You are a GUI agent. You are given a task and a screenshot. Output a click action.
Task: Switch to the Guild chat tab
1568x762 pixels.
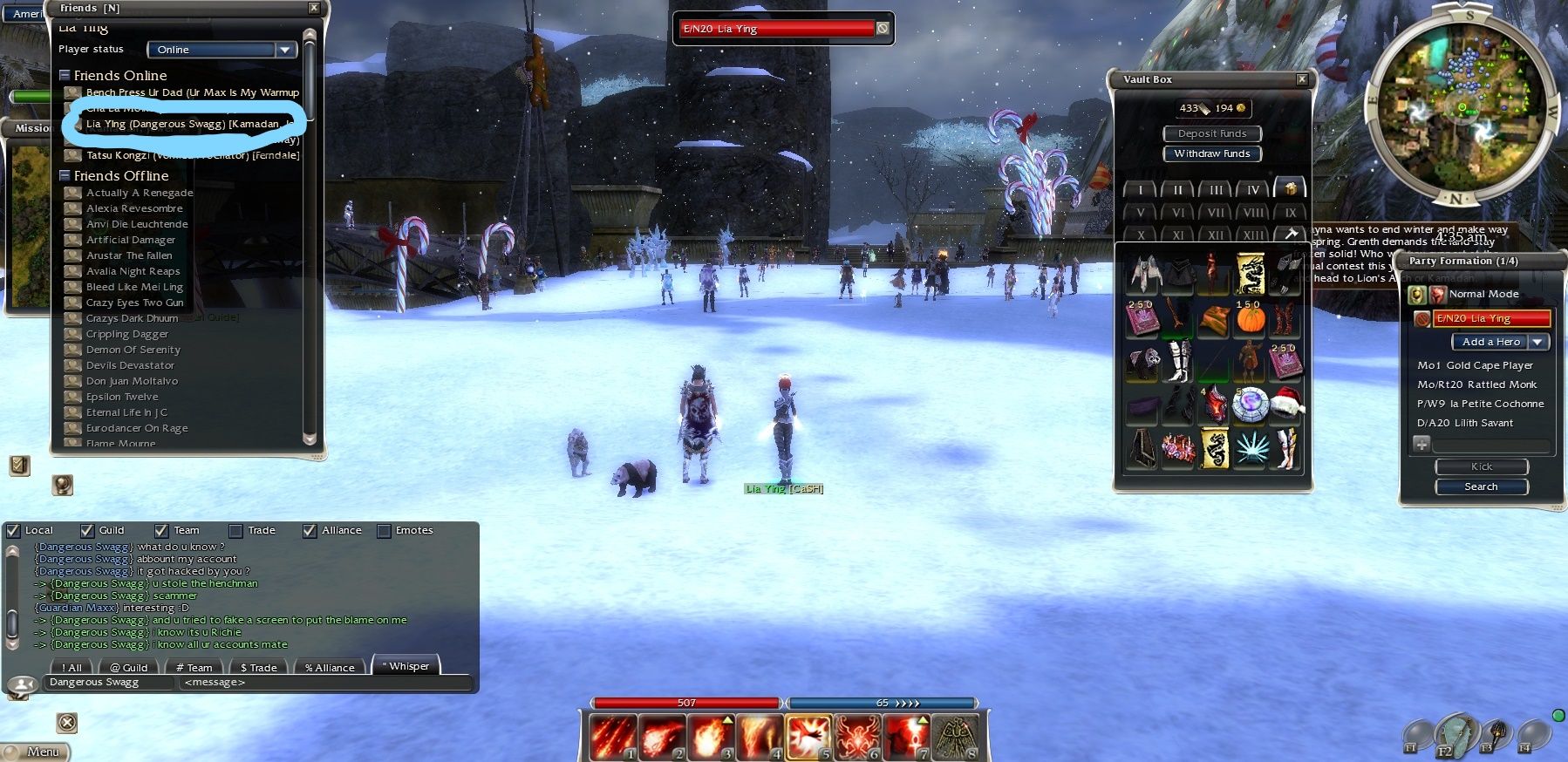[x=129, y=667]
